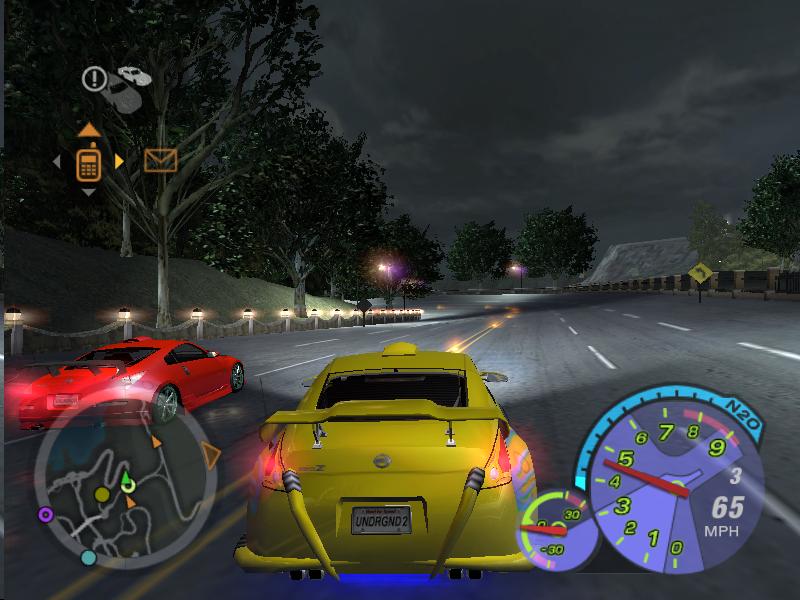
Task: Click the olive yellow dot on the minimap
Action: 101,495
